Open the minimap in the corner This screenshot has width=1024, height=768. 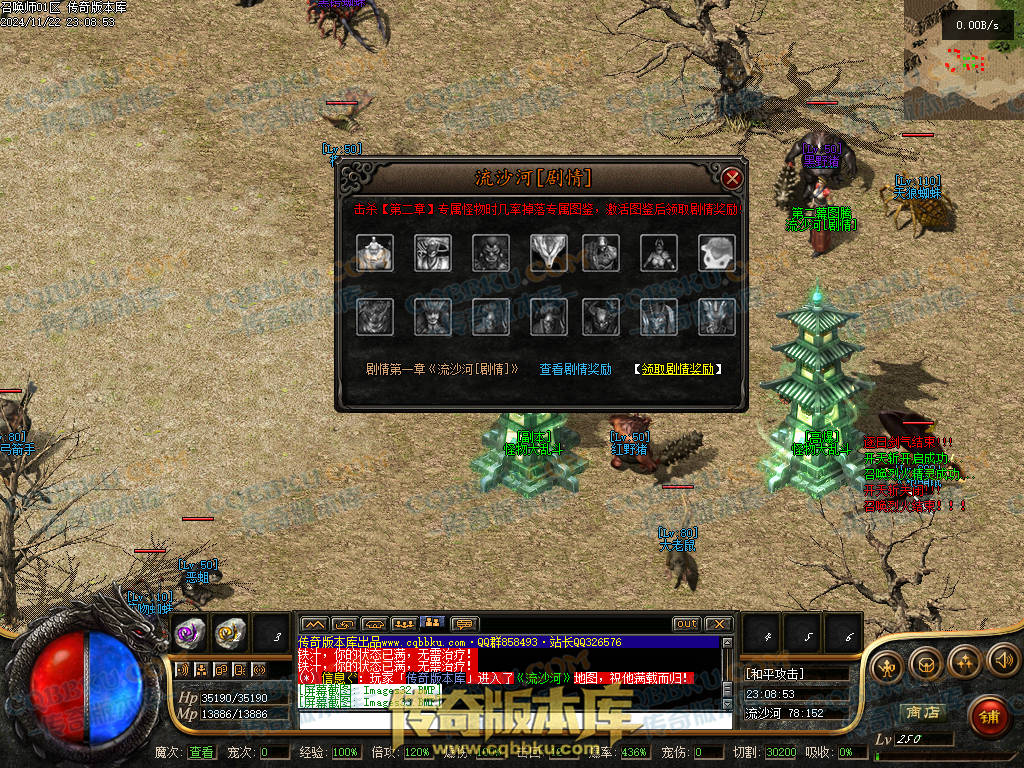[964, 60]
